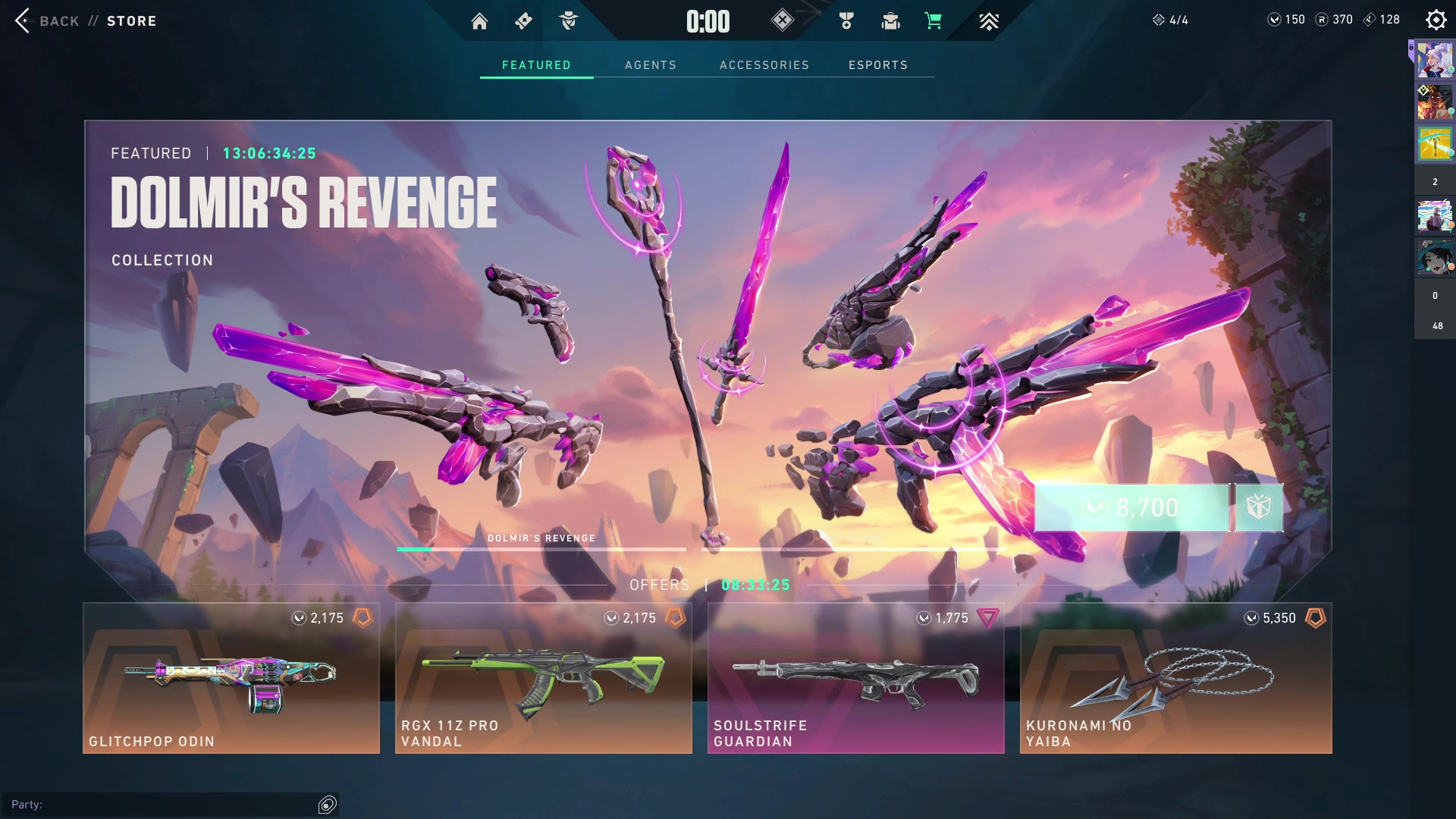This screenshot has width=1456, height=819.
Task: Open the collection icon beside home
Action: (523, 21)
